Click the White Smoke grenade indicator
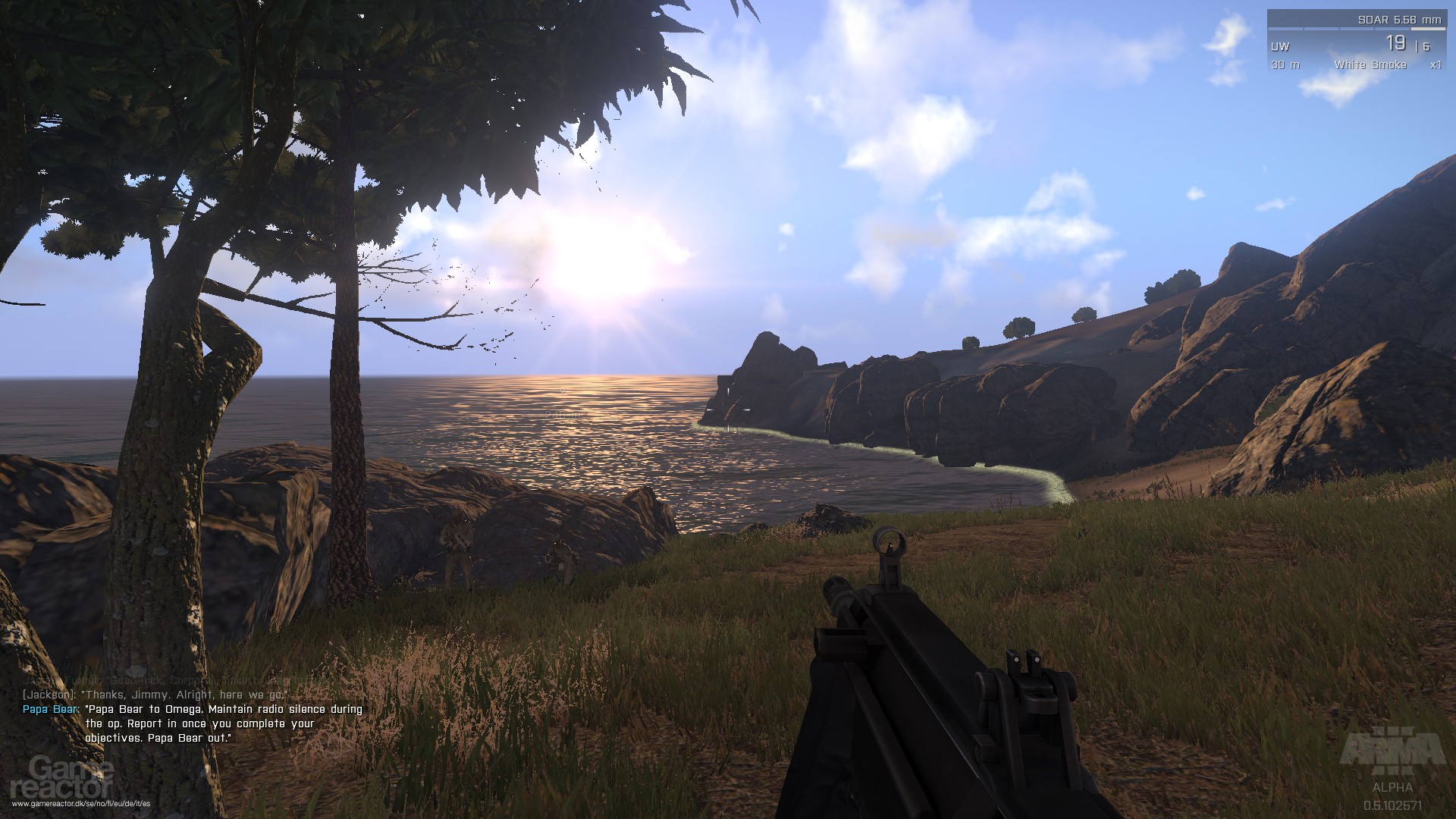The width and height of the screenshot is (1456, 819). (x=1371, y=66)
